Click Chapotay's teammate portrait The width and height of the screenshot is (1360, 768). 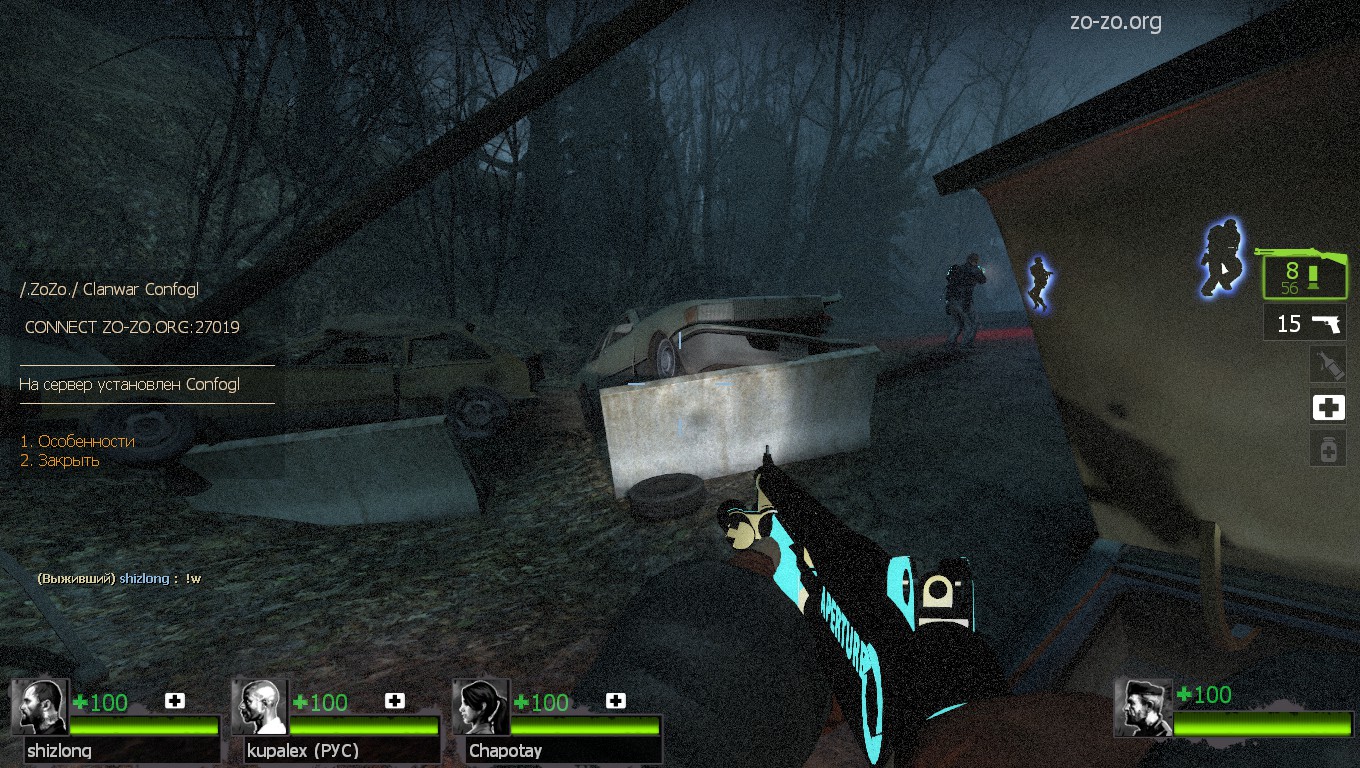483,707
